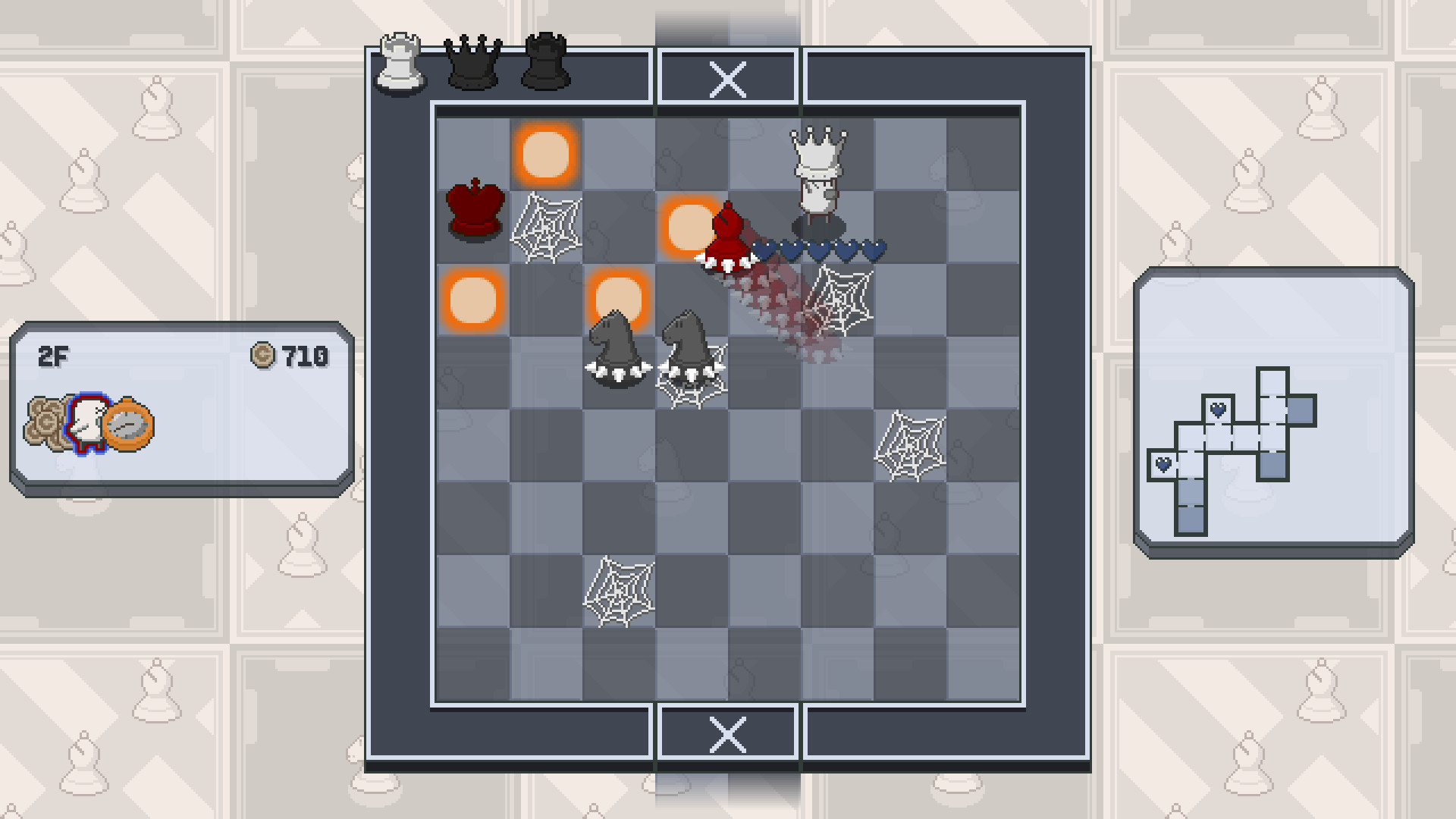Select the white rook icon above the board

click(x=400, y=64)
